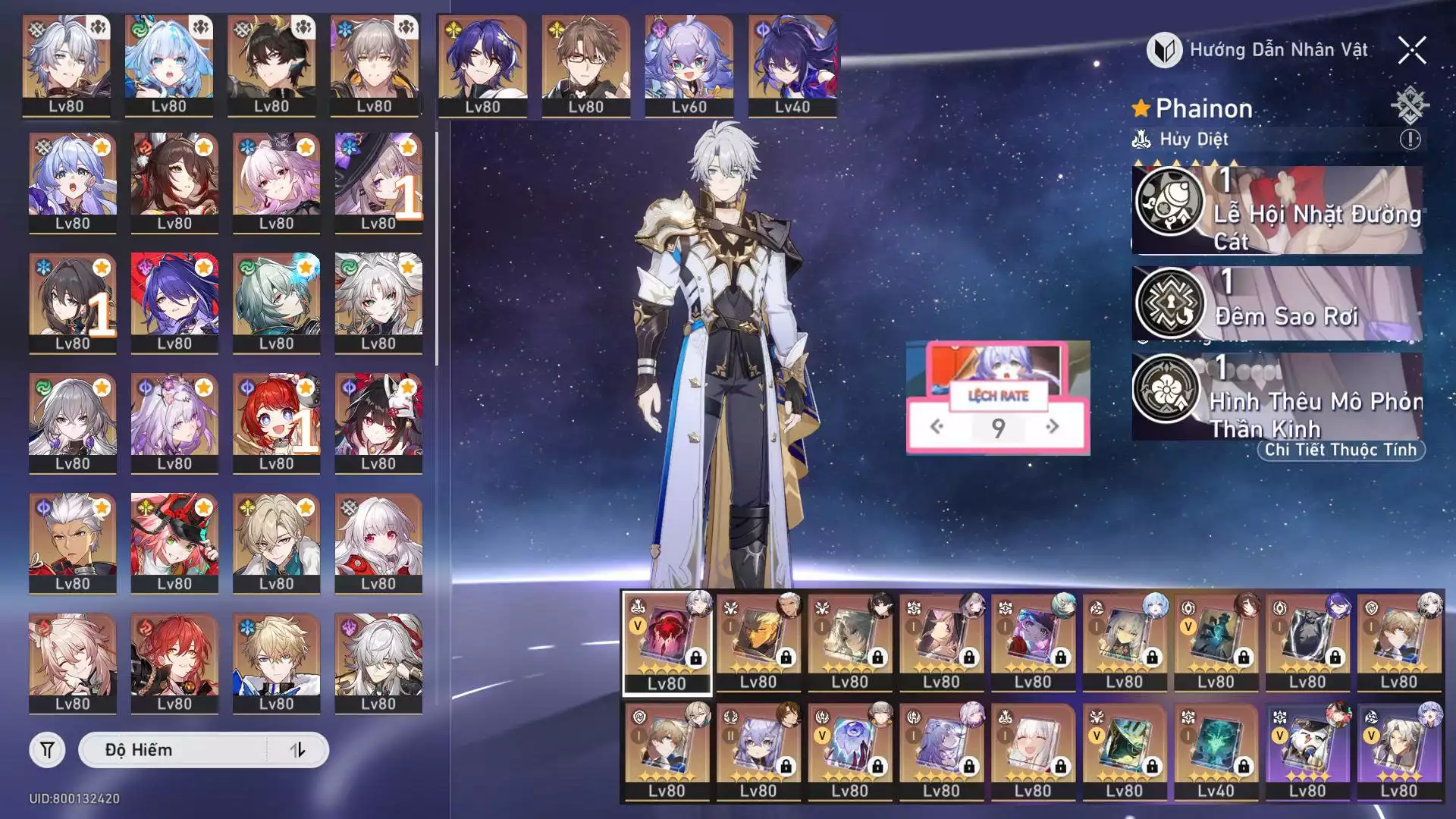Select the glasses-wearing brown-haired character Lv80
Screen dimensions: 1456x819
click(585, 65)
